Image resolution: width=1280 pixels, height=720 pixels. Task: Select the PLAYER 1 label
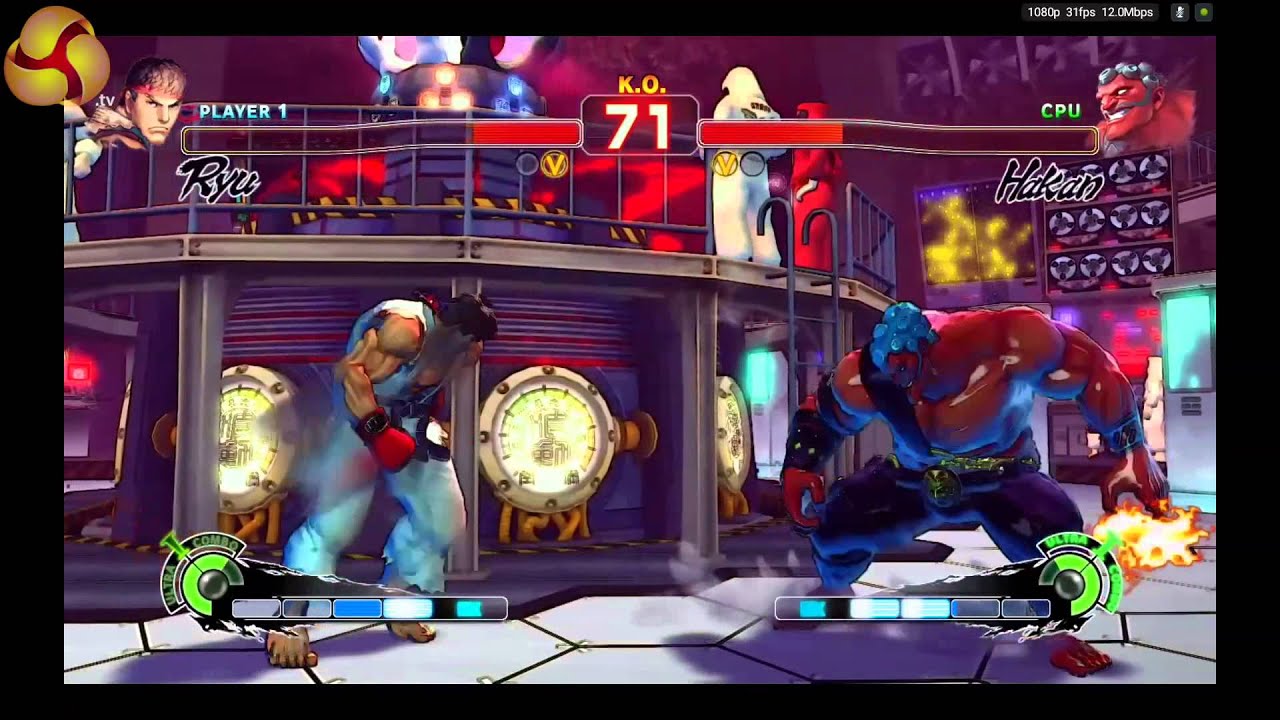click(241, 112)
